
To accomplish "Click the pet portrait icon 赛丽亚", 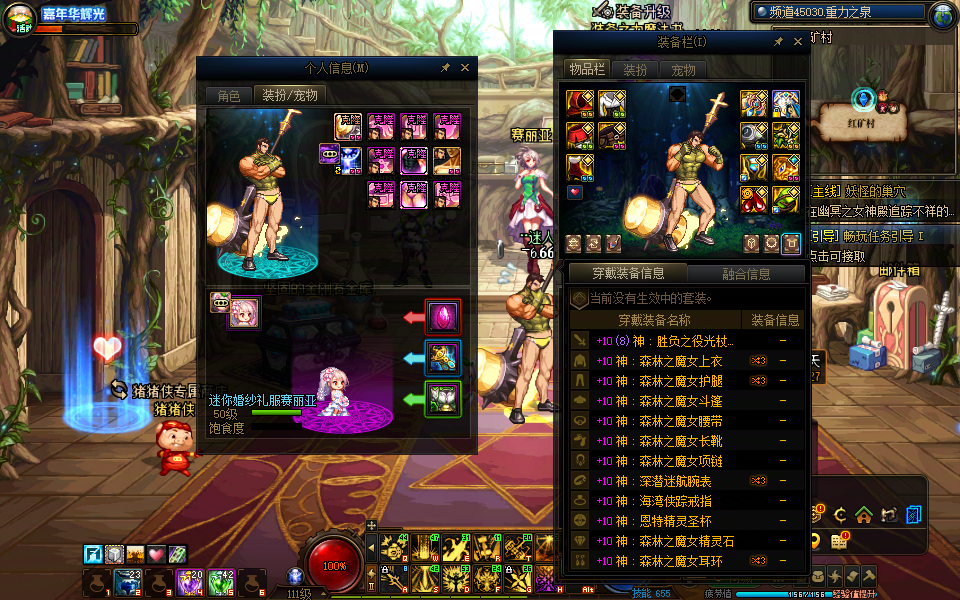I will coord(243,312).
